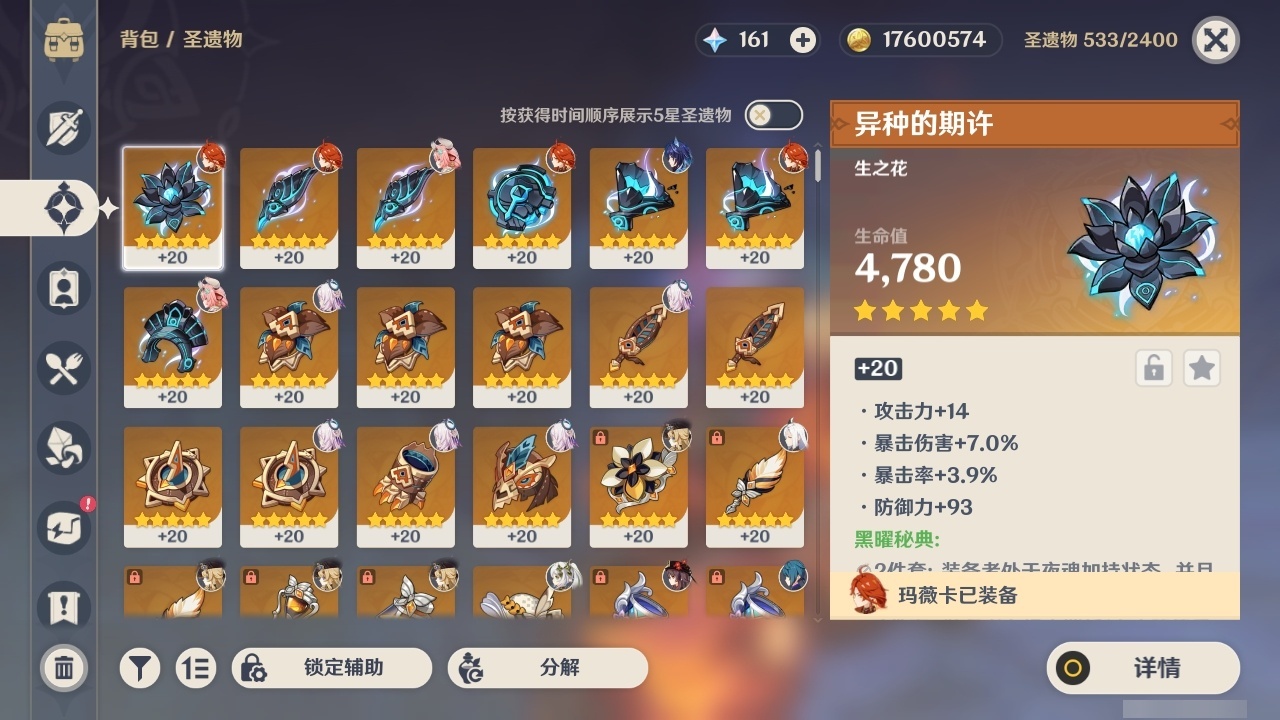This screenshot has height=720, width=1280.
Task: Open the sort order icon
Action: point(196,667)
